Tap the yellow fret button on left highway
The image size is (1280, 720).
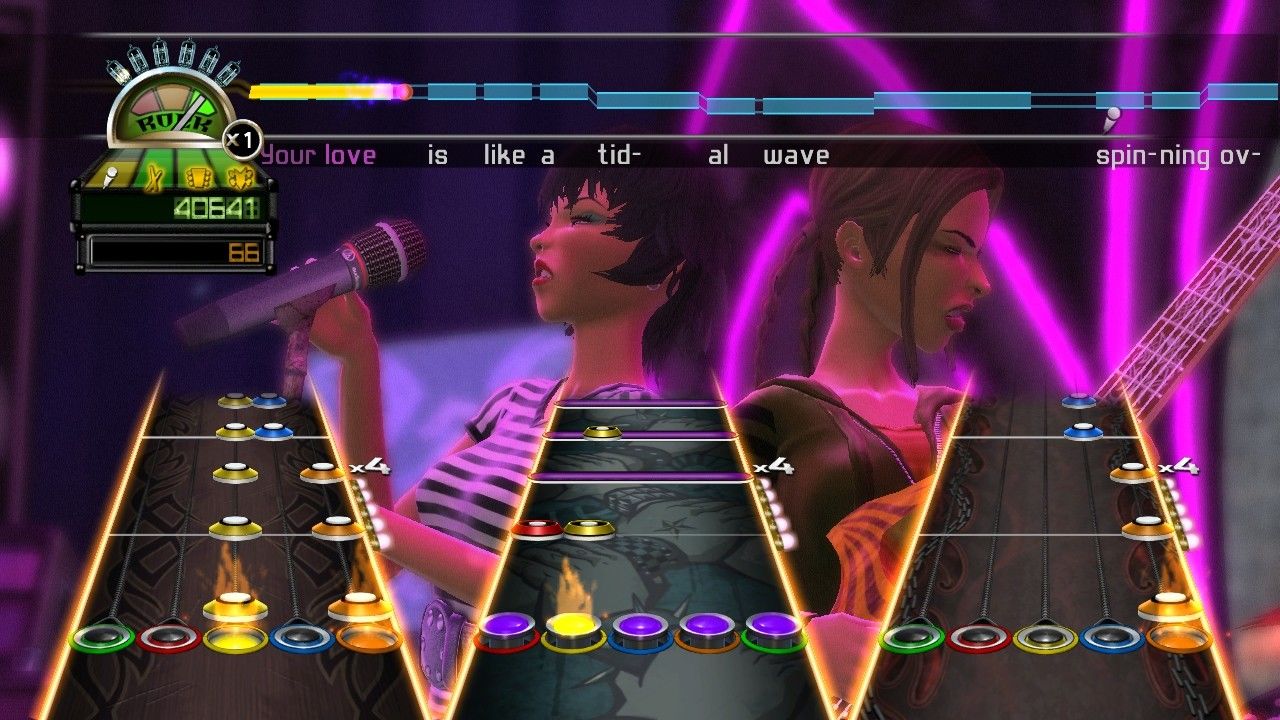coord(235,637)
